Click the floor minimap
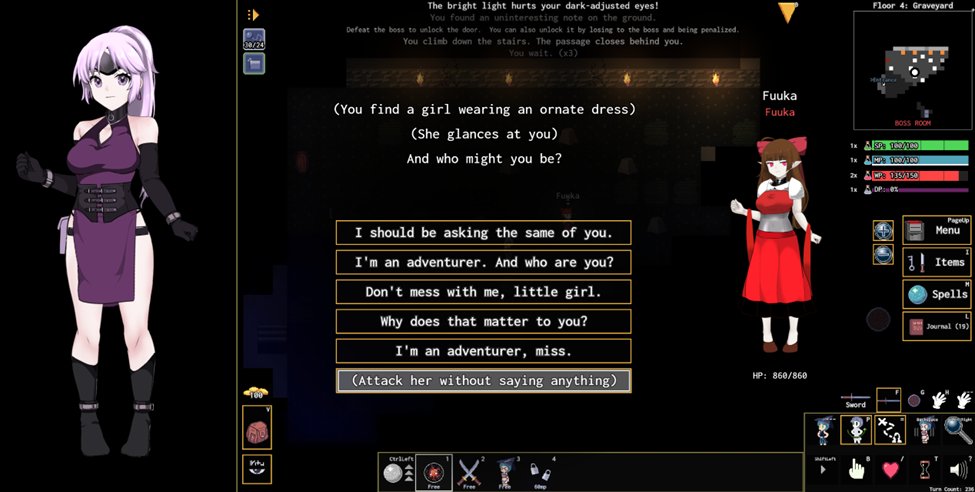This screenshot has width=975, height=492. [x=911, y=70]
